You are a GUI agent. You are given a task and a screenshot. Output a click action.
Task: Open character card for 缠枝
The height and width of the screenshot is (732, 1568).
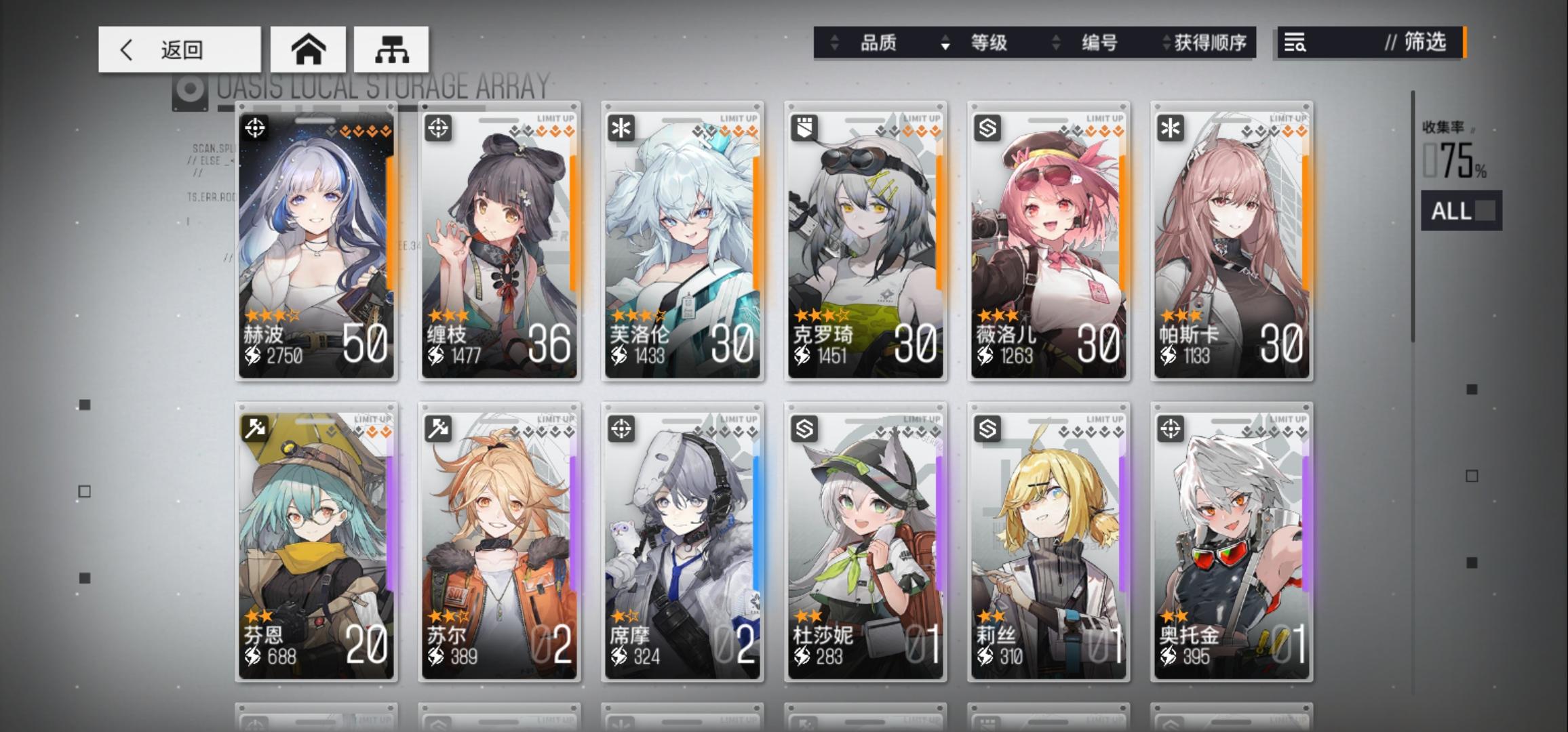498,244
